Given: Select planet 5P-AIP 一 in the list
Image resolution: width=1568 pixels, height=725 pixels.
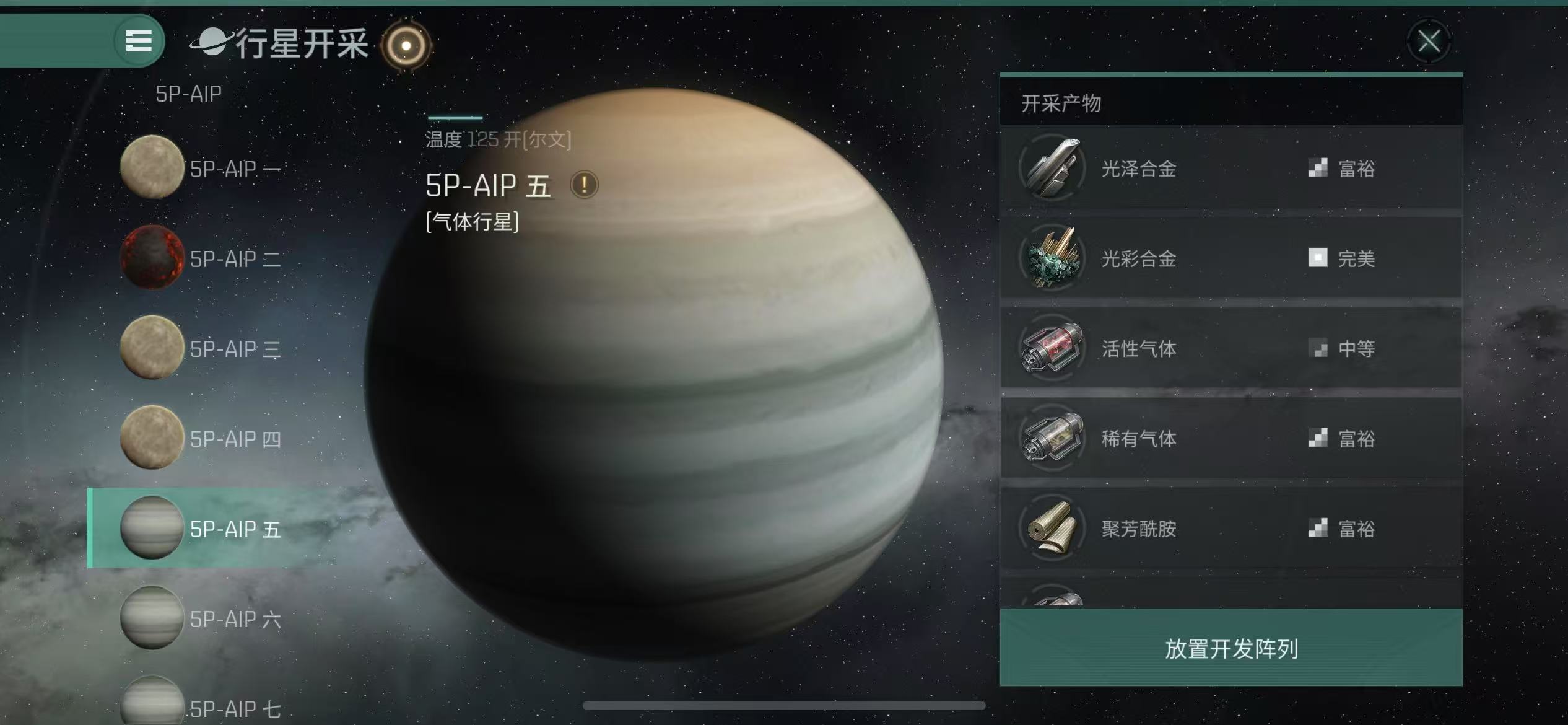Looking at the screenshot, I should pos(201,168).
